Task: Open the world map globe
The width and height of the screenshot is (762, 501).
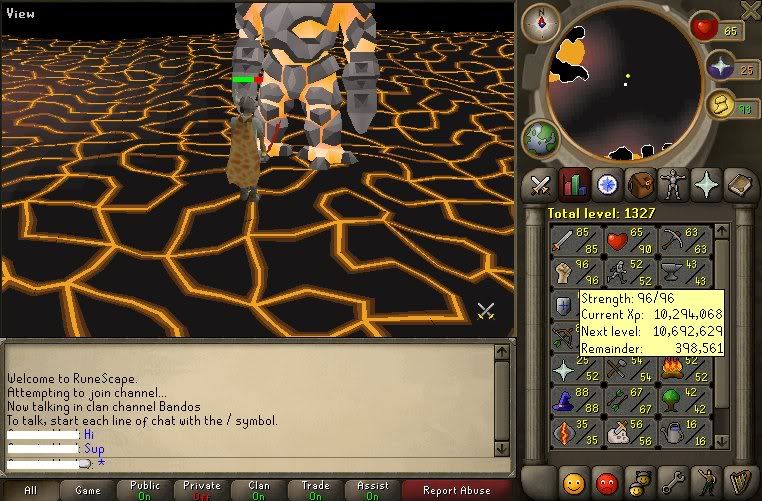Action: coord(541,136)
